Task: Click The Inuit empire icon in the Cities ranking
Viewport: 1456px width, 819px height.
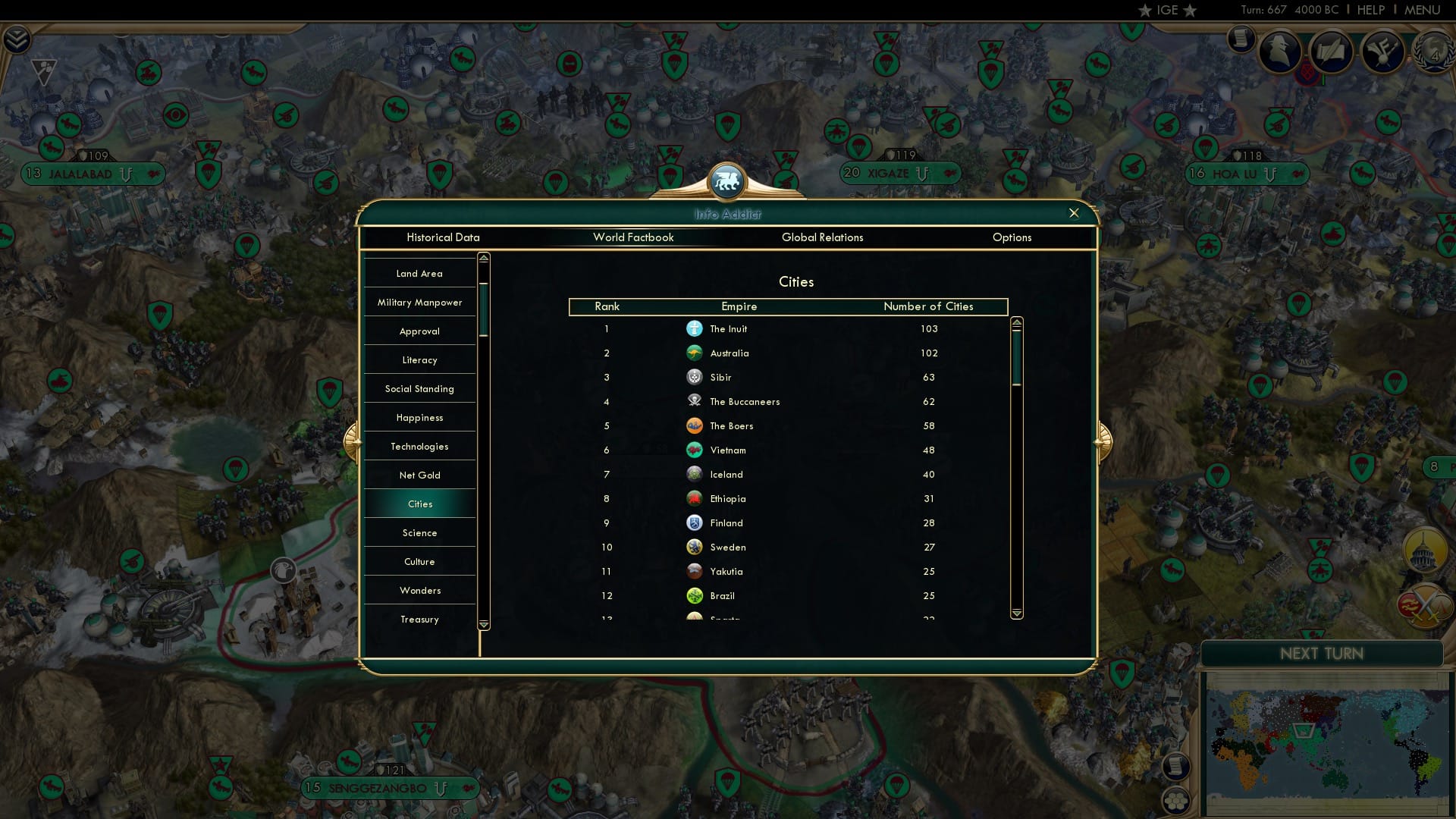Action: pyautogui.click(x=695, y=328)
